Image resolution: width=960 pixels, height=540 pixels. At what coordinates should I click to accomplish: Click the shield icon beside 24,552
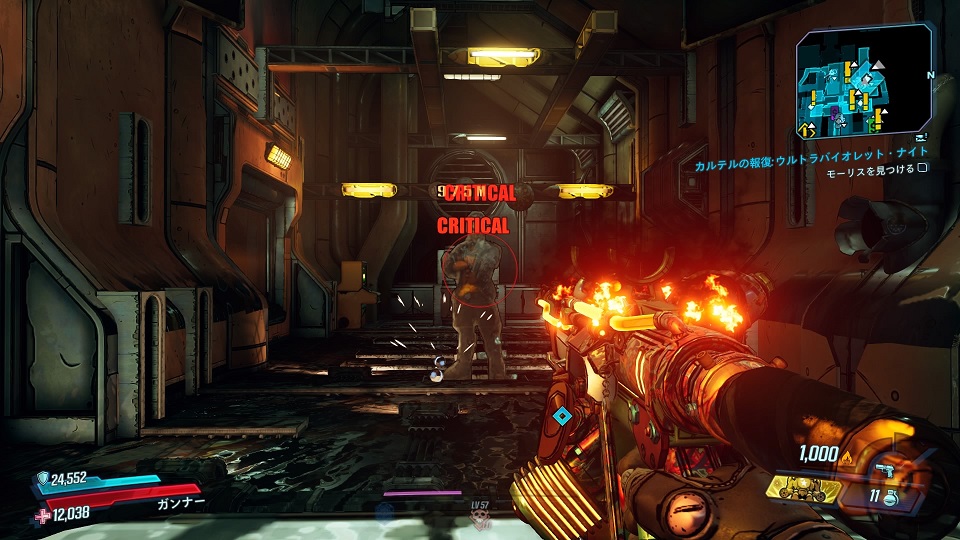[42, 478]
